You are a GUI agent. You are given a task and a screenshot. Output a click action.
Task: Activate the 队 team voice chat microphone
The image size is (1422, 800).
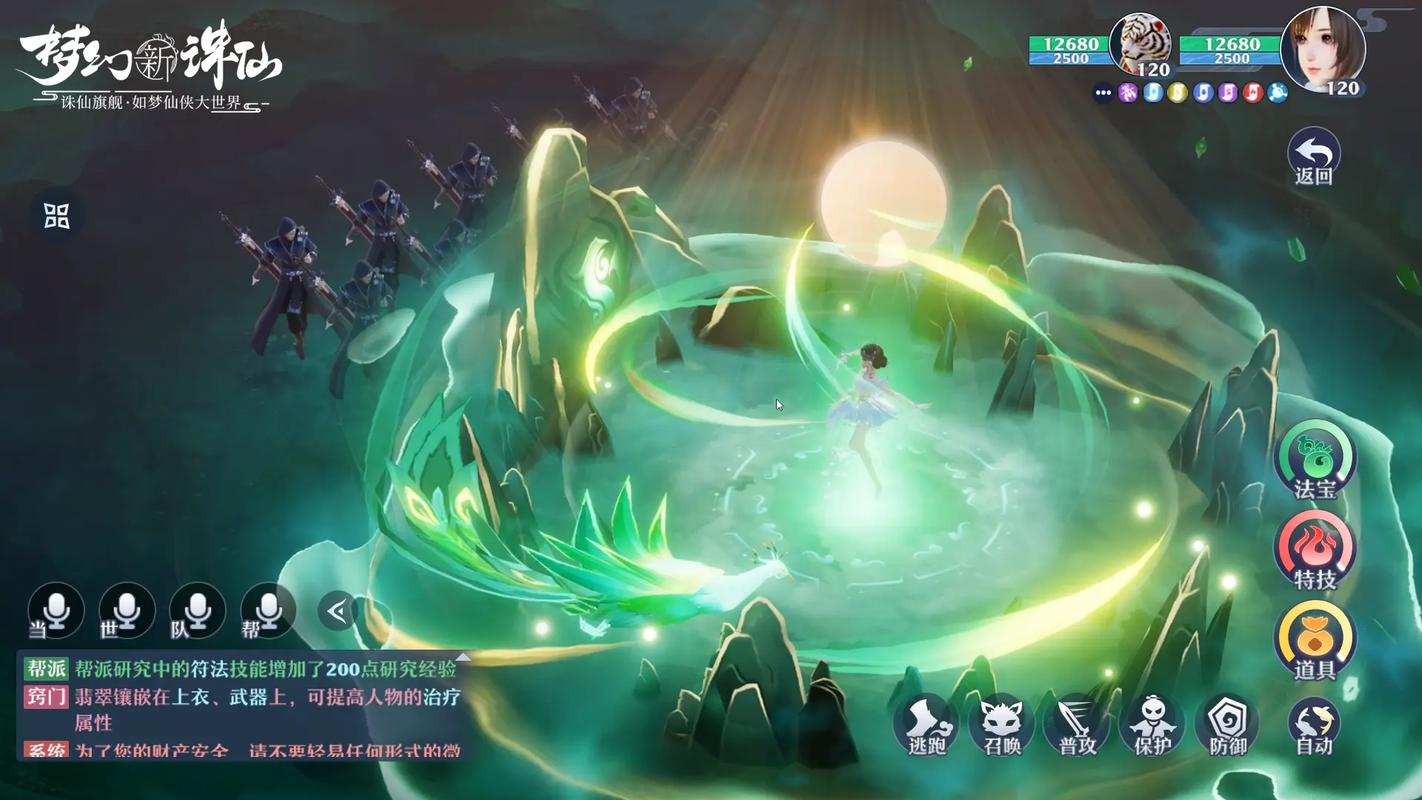click(x=197, y=610)
